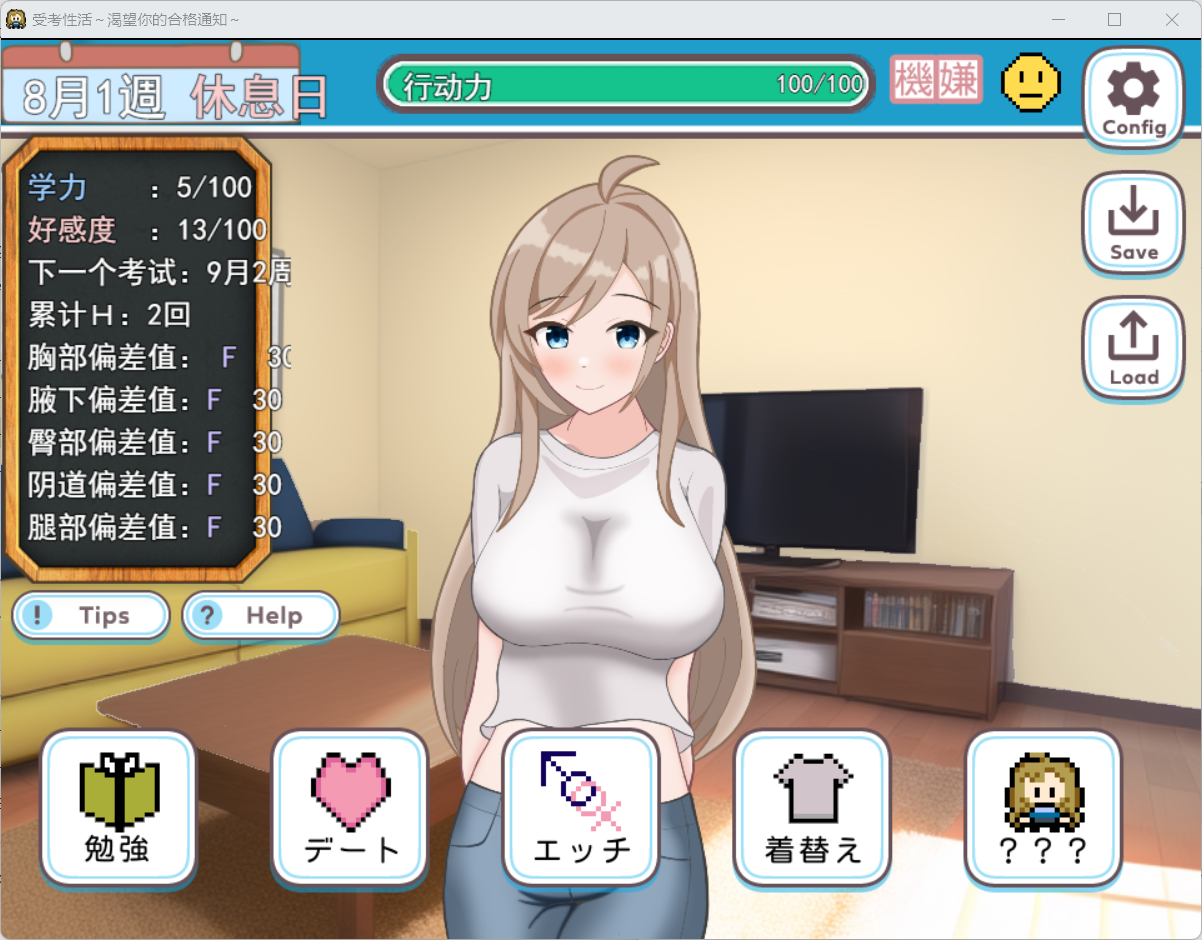Click the yellow mood face icon
Screen dimensions: 1202x940
[x=1031, y=82]
